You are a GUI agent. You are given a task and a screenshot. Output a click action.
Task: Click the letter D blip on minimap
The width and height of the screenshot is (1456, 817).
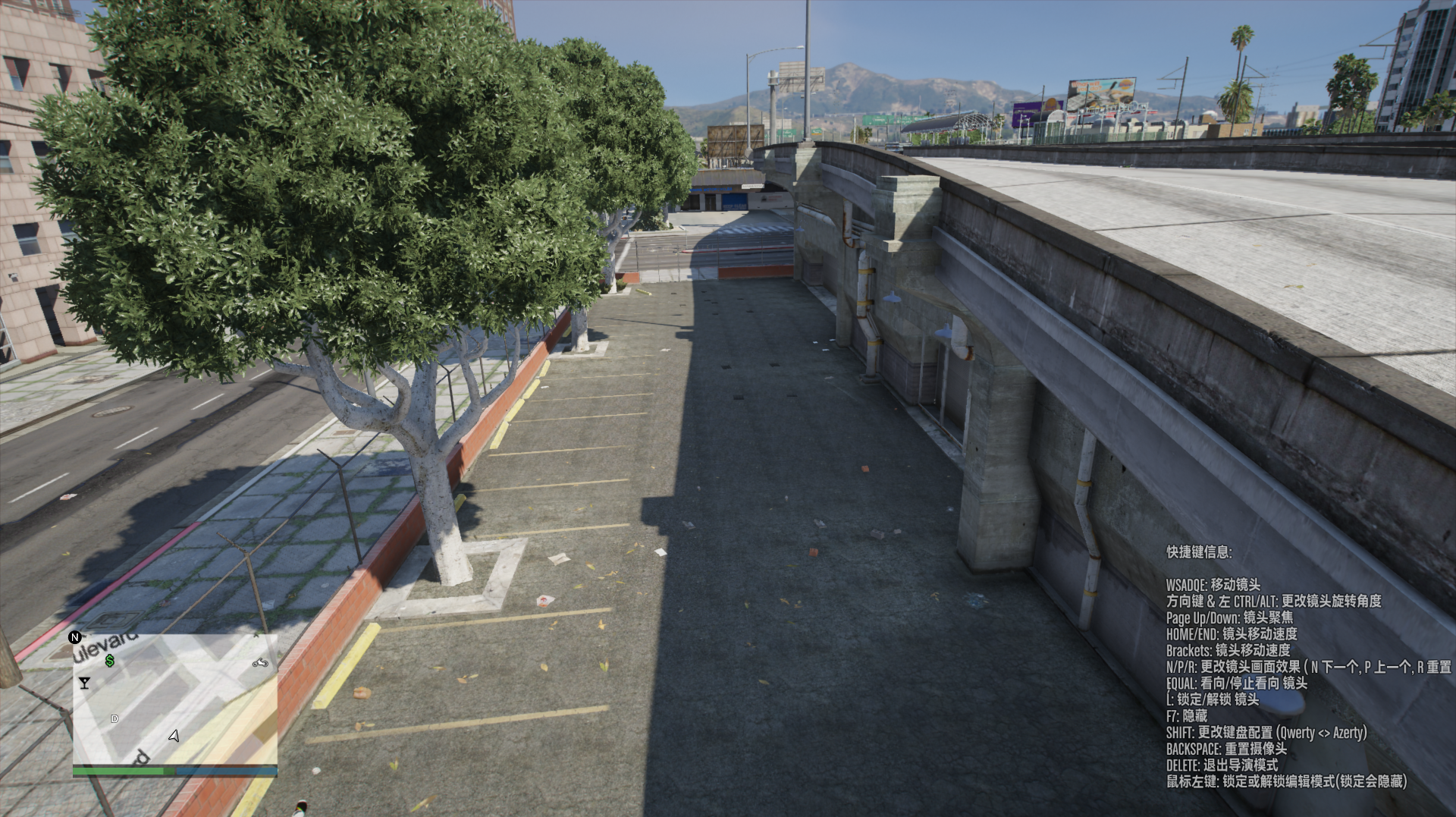115,718
